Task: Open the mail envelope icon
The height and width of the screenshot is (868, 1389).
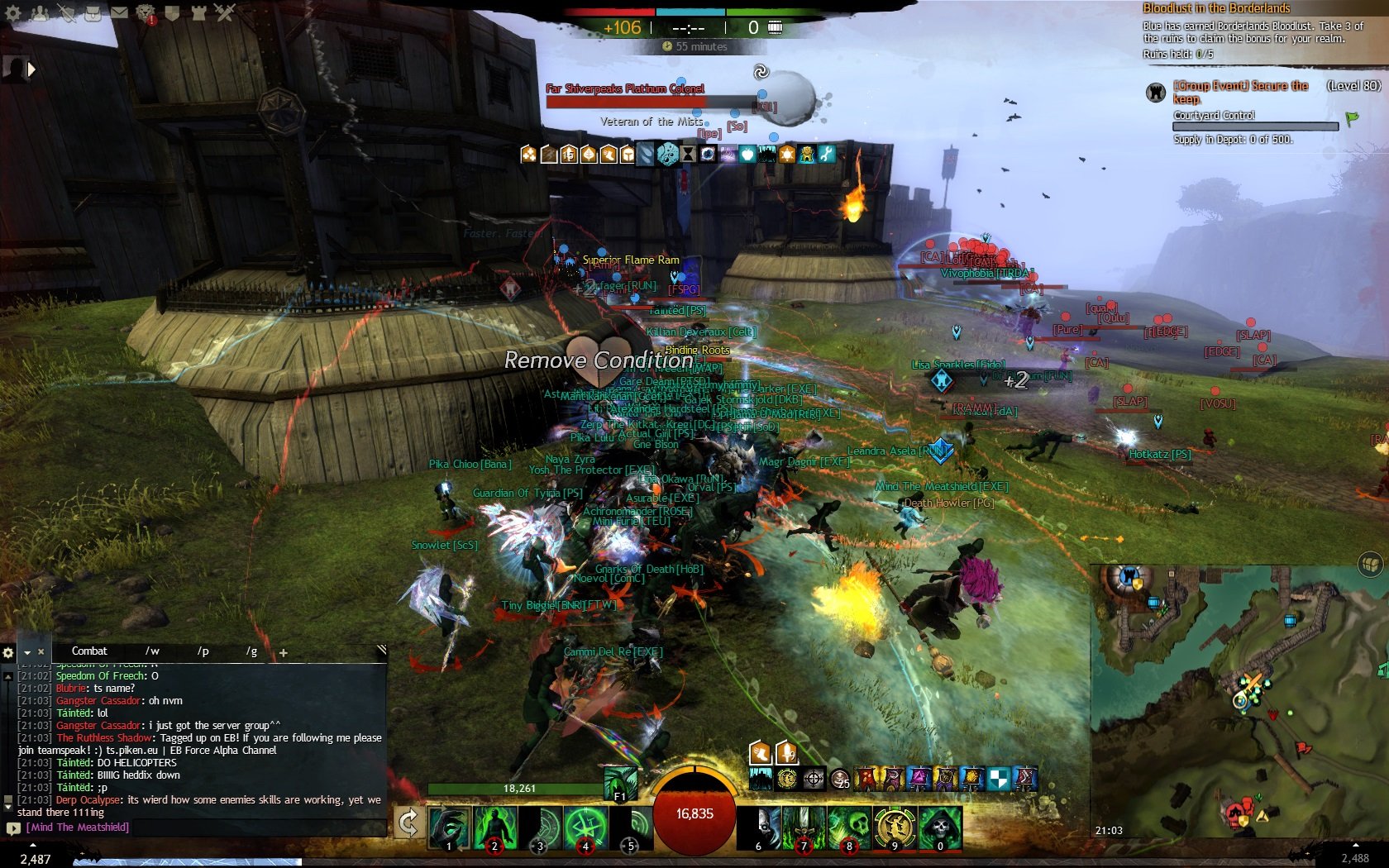Action: [119, 12]
